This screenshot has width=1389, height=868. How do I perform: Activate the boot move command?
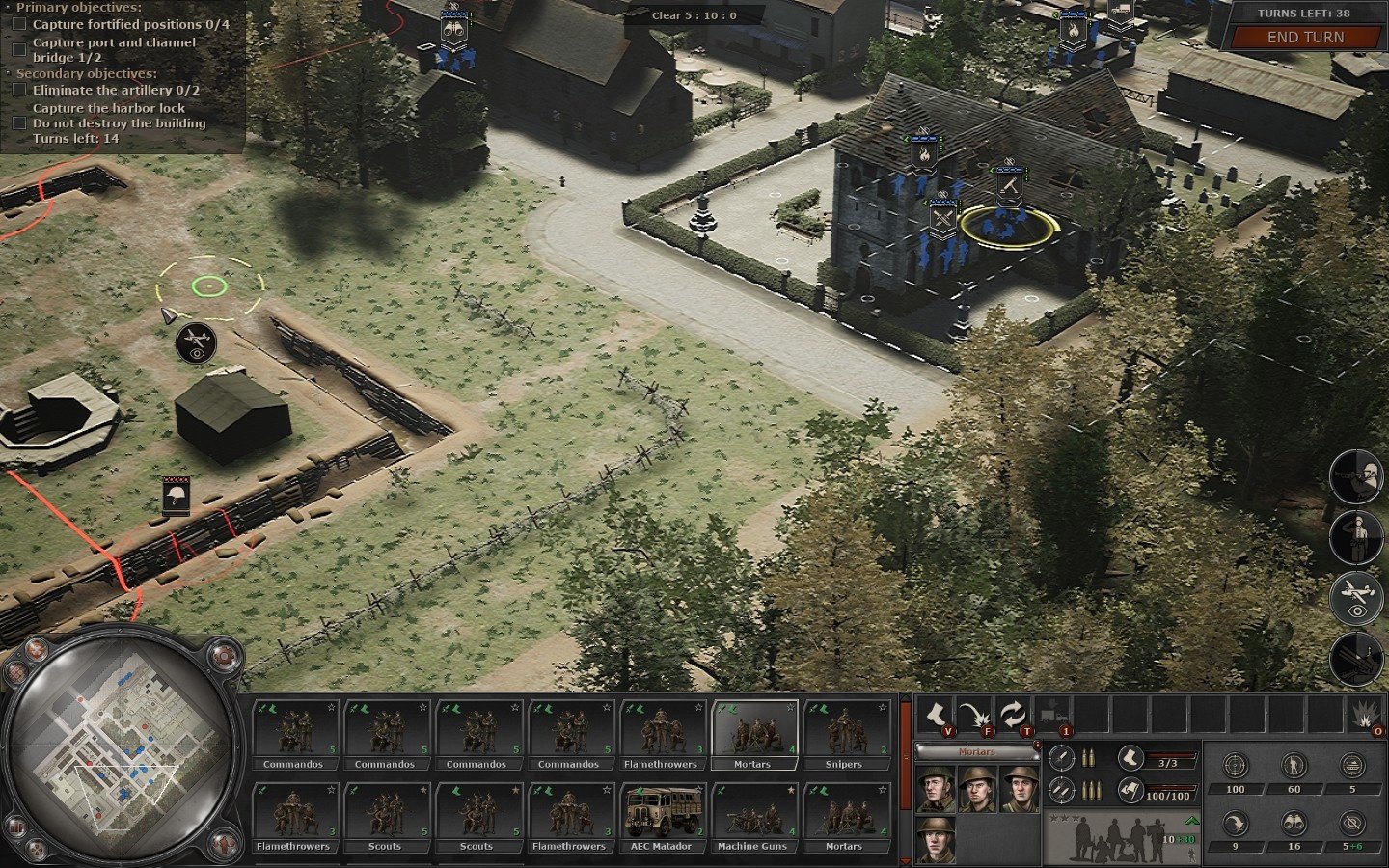tap(935, 716)
